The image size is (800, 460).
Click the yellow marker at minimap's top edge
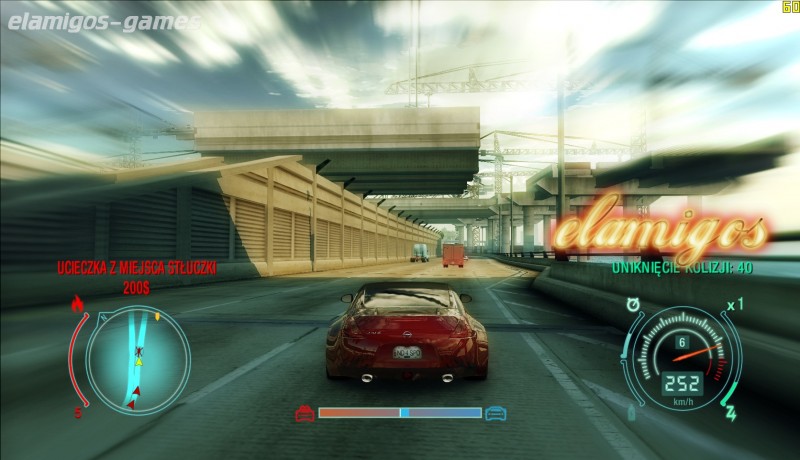pyautogui.click(x=157, y=317)
